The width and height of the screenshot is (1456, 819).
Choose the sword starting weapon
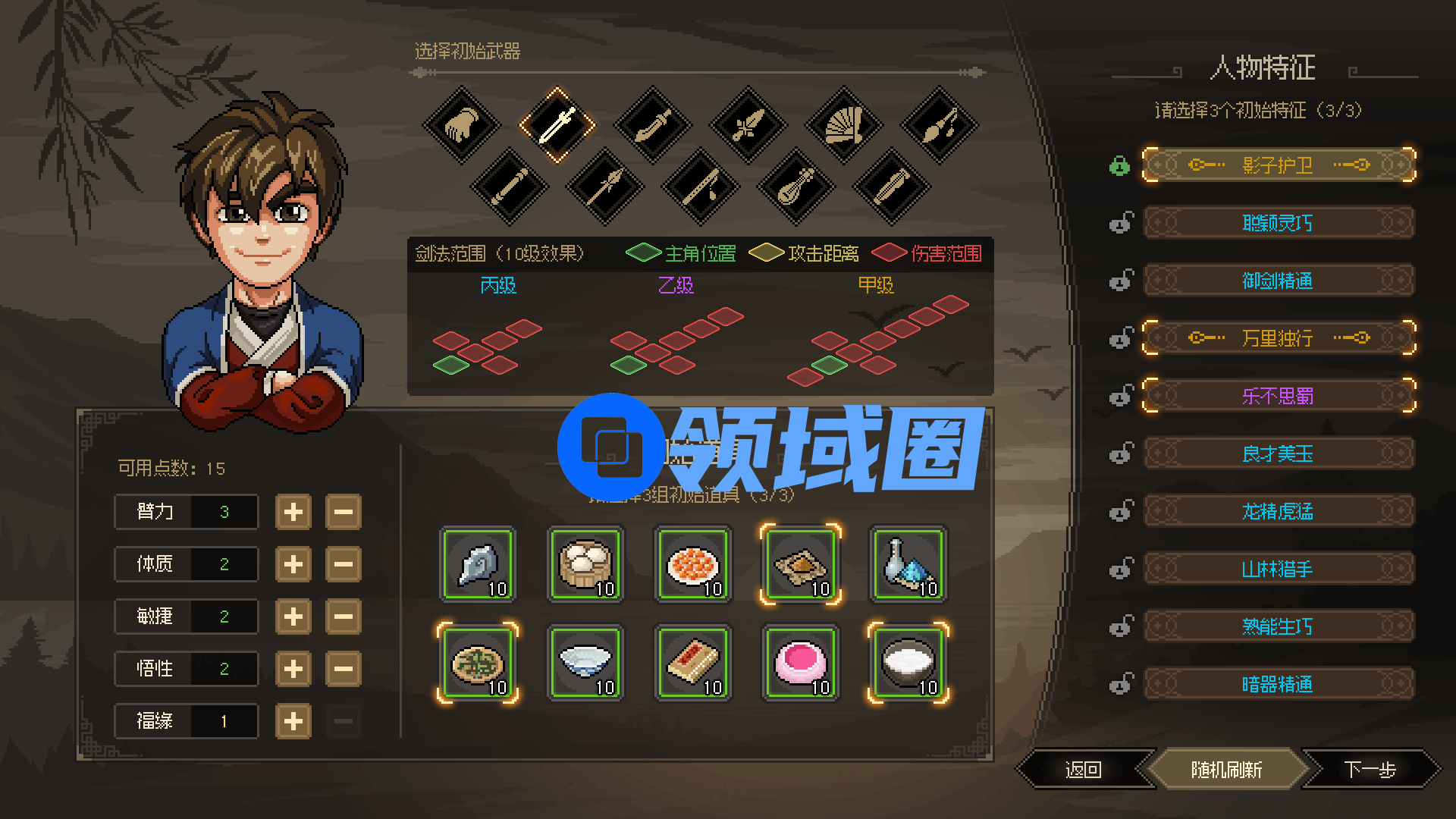[x=557, y=125]
